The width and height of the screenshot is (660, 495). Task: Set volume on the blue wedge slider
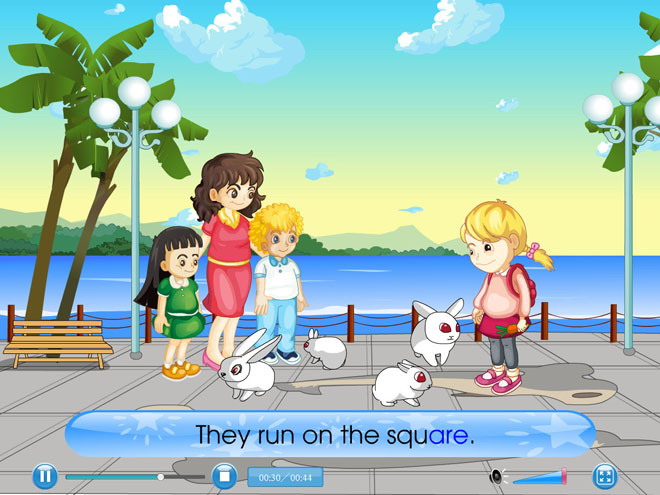[540, 477]
